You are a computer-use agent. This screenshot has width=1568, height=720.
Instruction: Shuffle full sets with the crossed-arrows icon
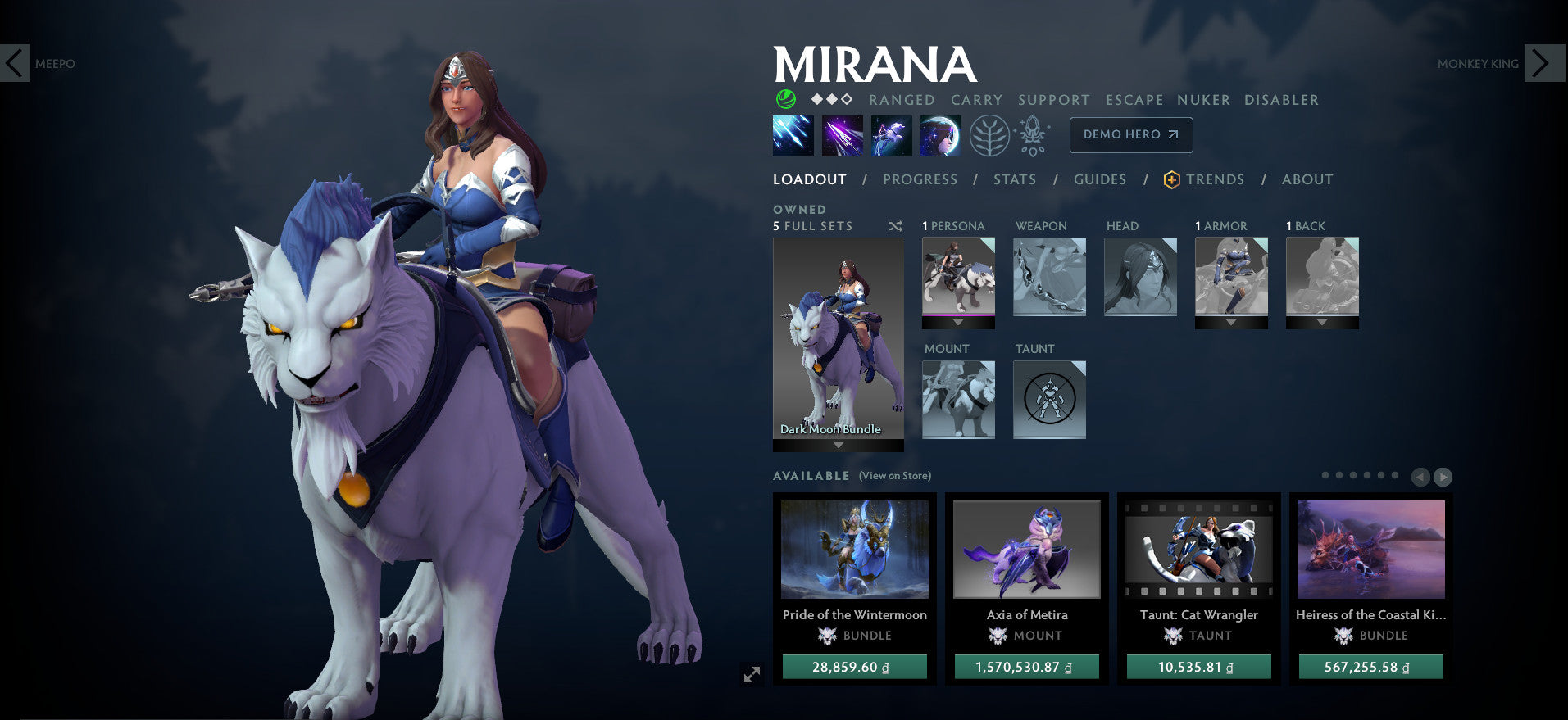click(896, 226)
